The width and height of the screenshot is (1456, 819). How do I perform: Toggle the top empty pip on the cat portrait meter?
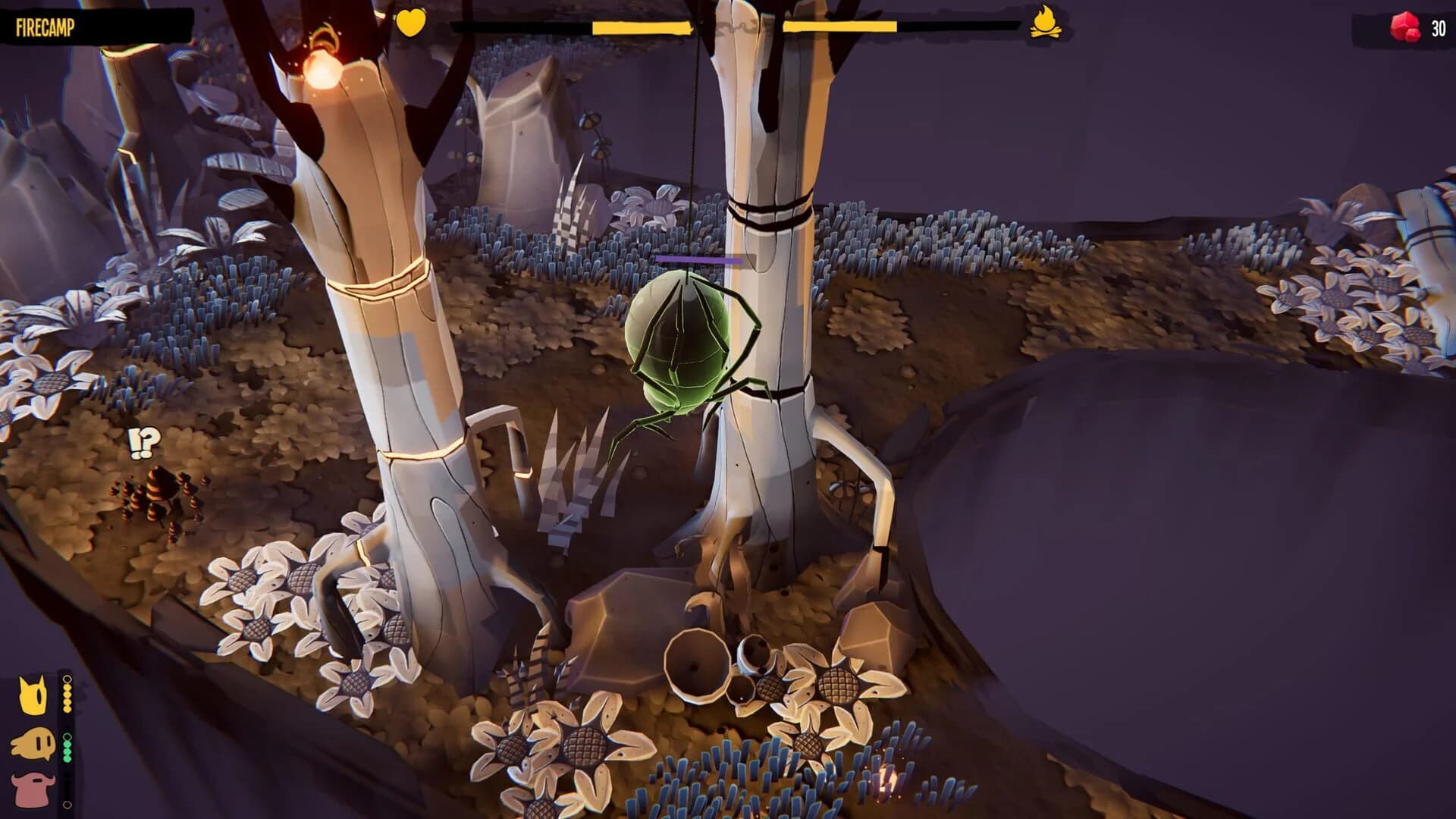[67, 678]
